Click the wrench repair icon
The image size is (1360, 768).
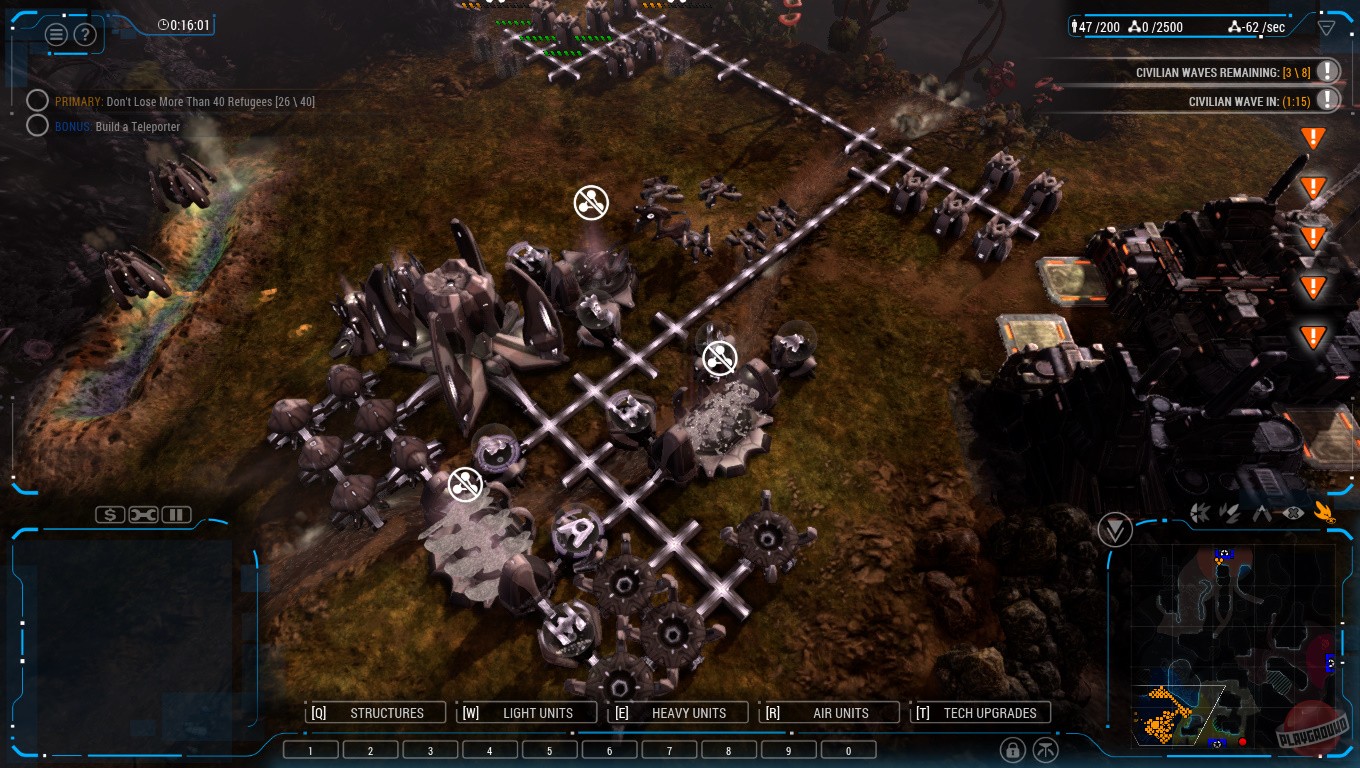point(143,514)
